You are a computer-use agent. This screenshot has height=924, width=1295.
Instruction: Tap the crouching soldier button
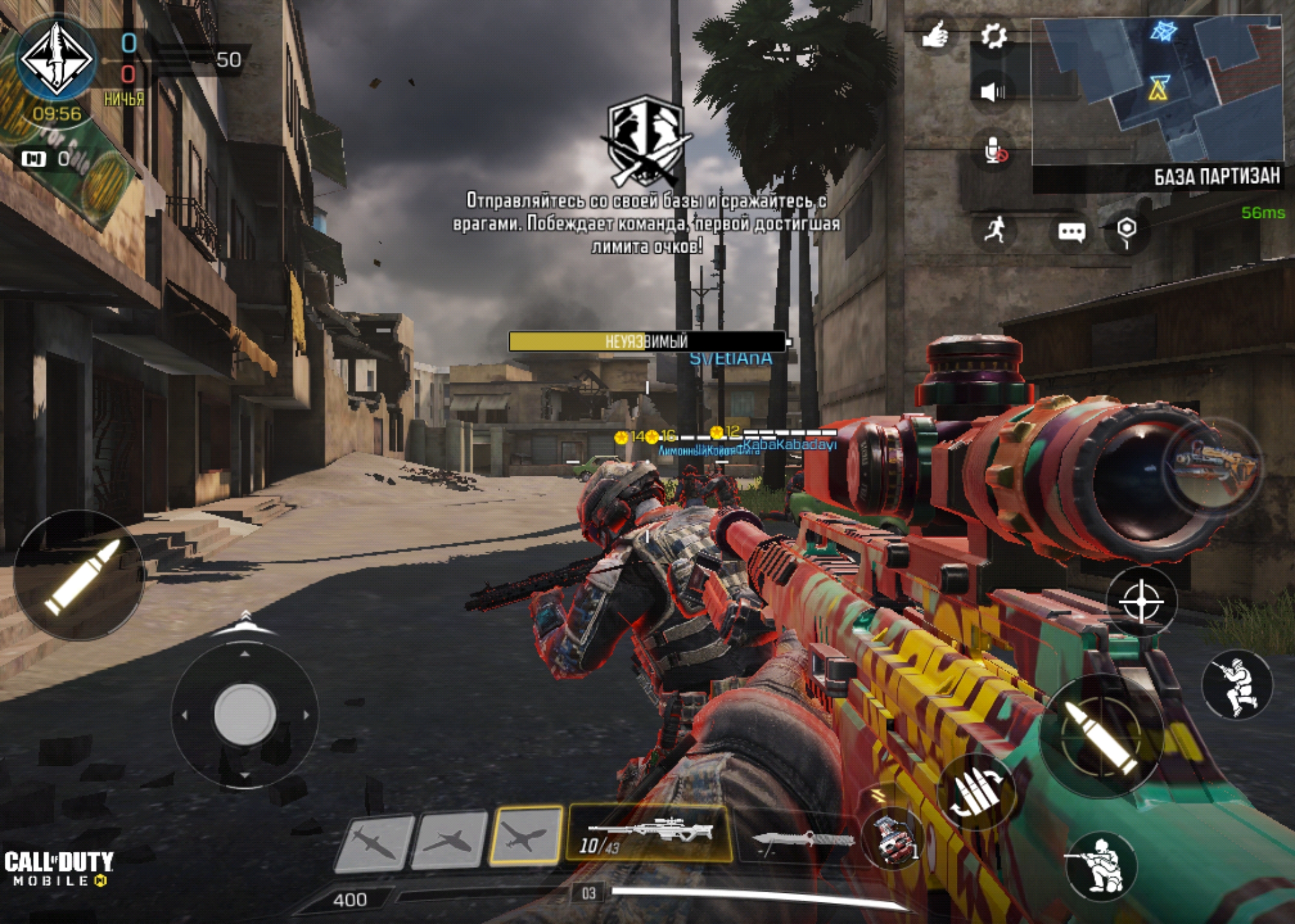click(x=1101, y=866)
